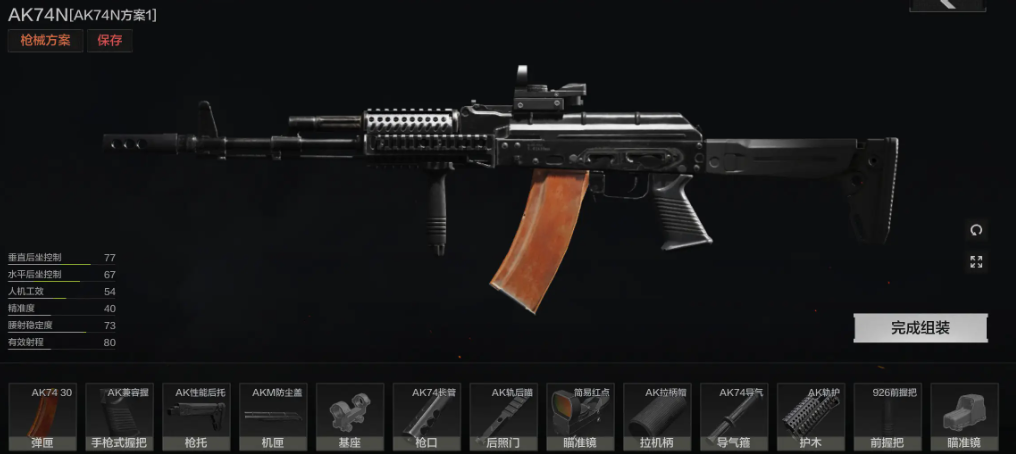Select the 简易红点 red dot sight slot
The width and height of the screenshot is (1016, 454).
click(581, 417)
